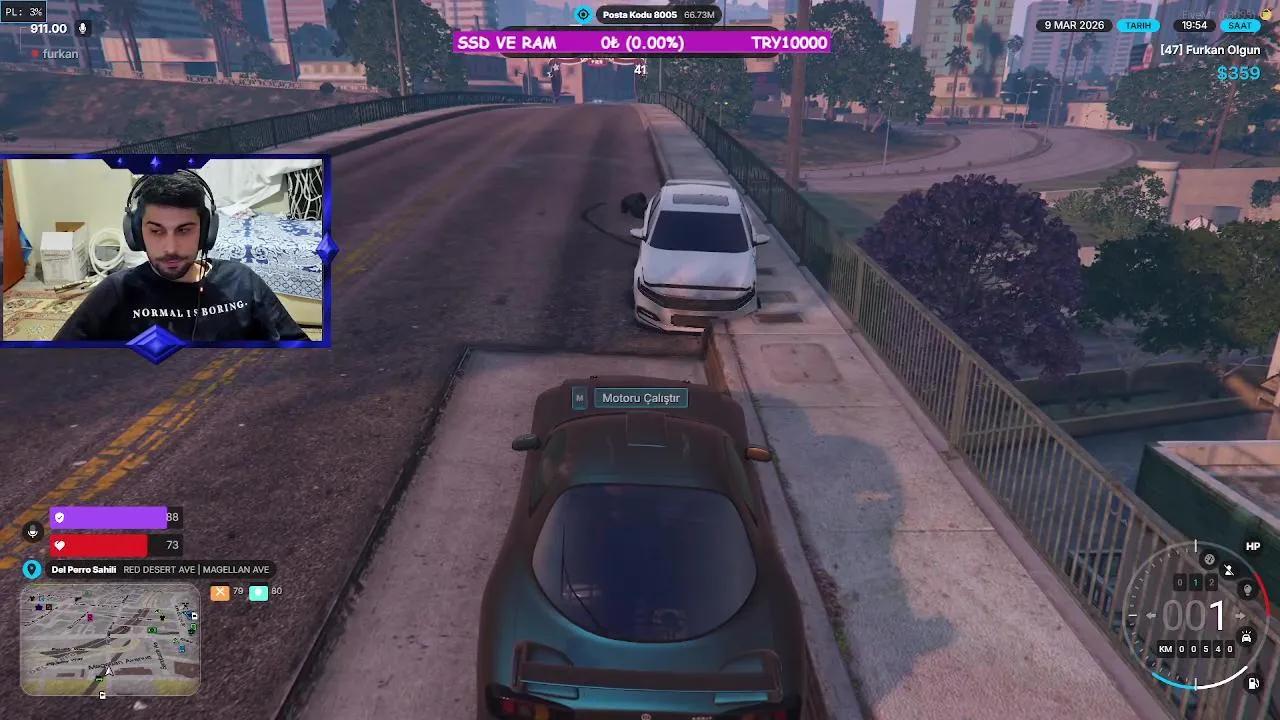This screenshot has height=720, width=1280.
Task: Select the headlights bulb icon near the speedometer
Action: 1246,589
